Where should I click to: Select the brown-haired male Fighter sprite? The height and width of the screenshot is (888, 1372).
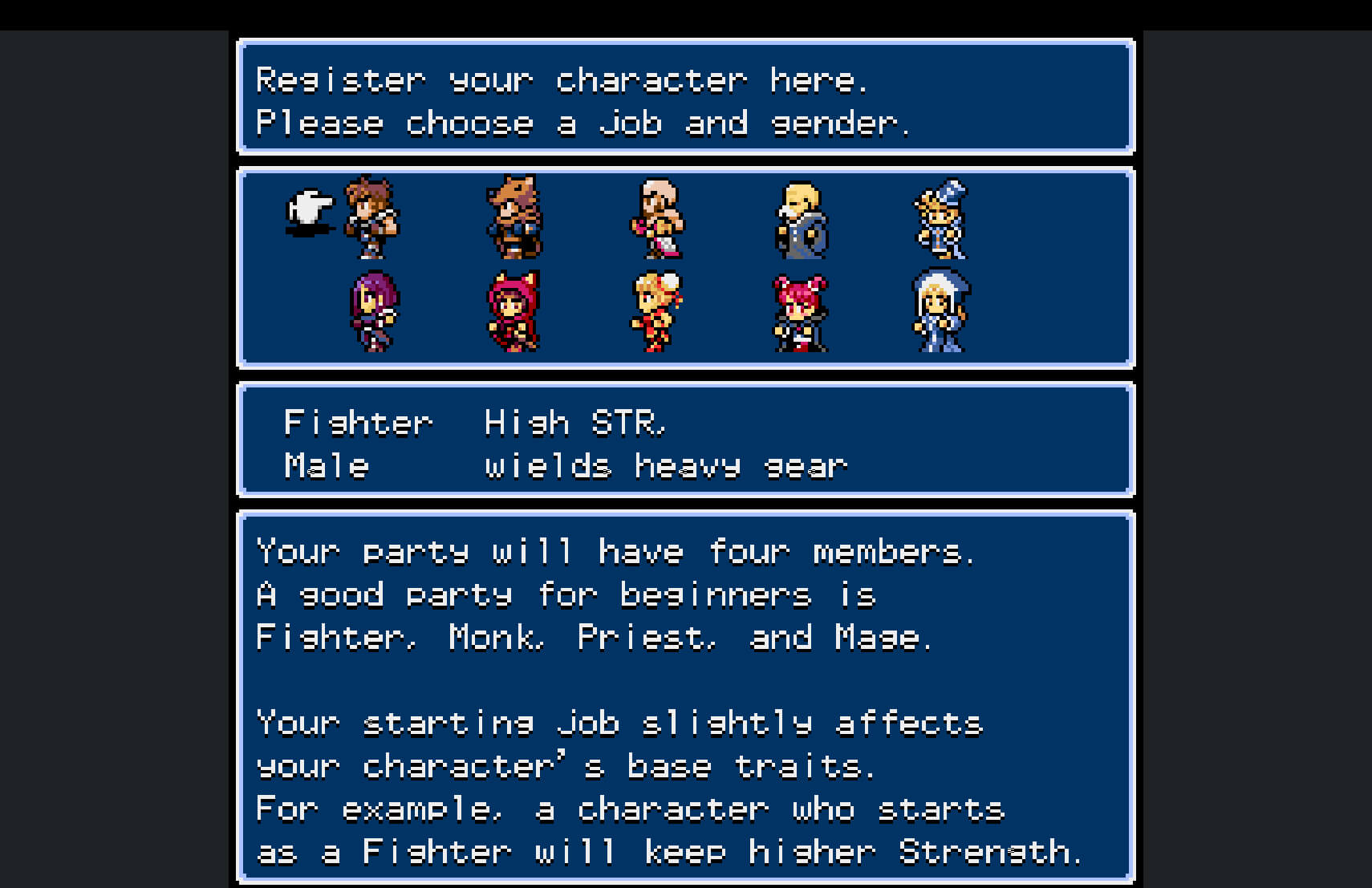coord(371,217)
